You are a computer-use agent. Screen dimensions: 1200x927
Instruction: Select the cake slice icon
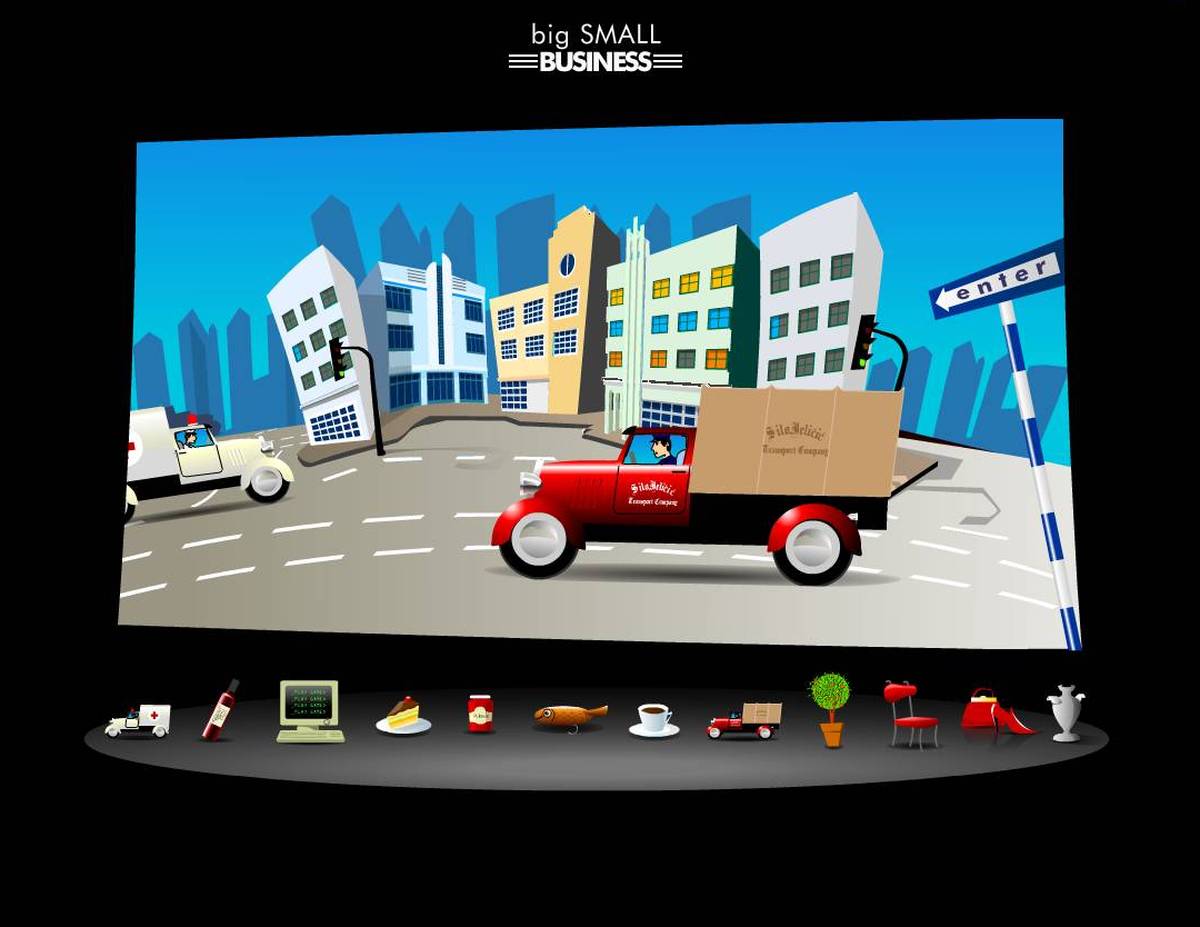[404, 716]
